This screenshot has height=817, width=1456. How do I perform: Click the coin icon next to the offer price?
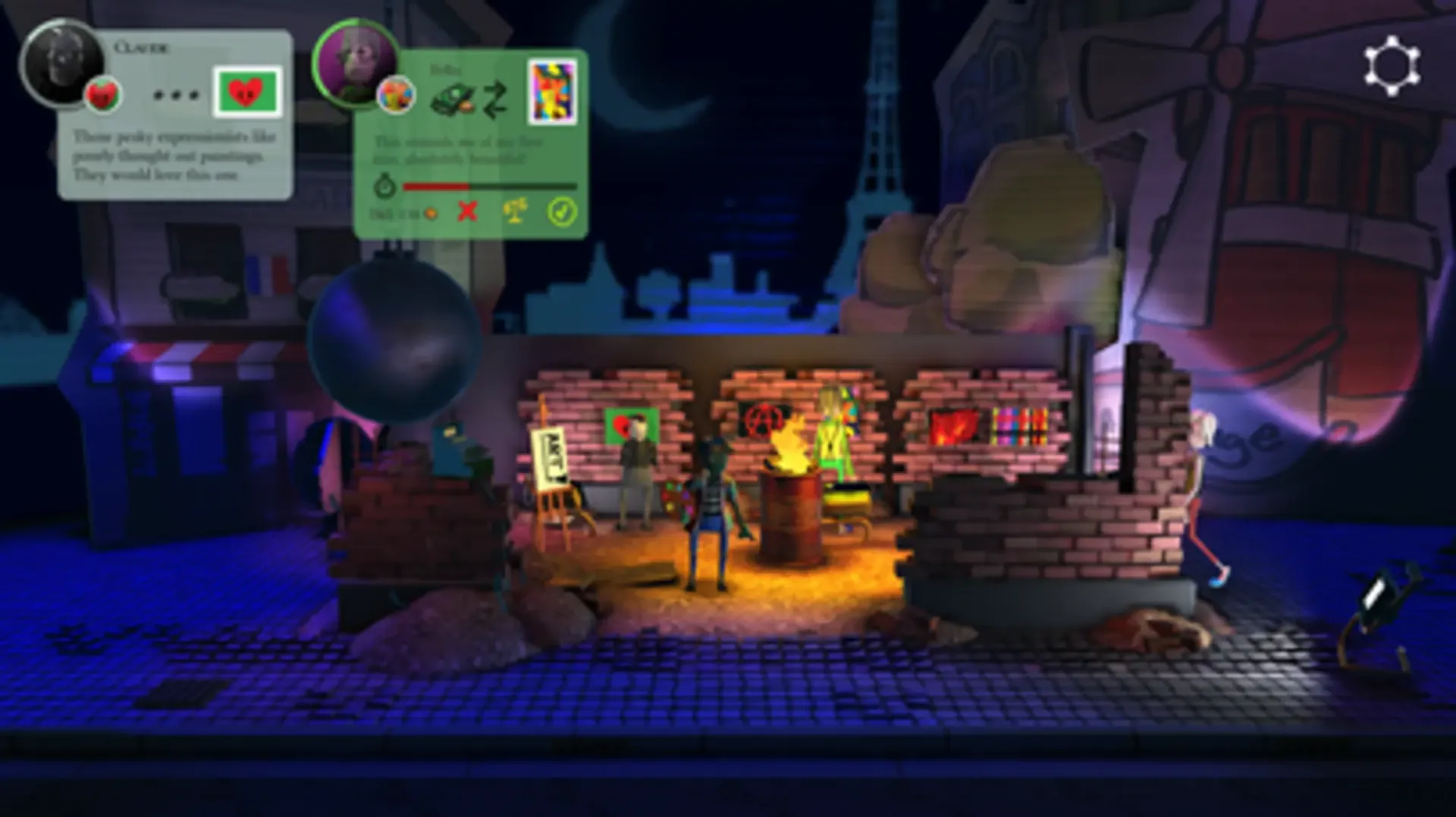point(431,213)
